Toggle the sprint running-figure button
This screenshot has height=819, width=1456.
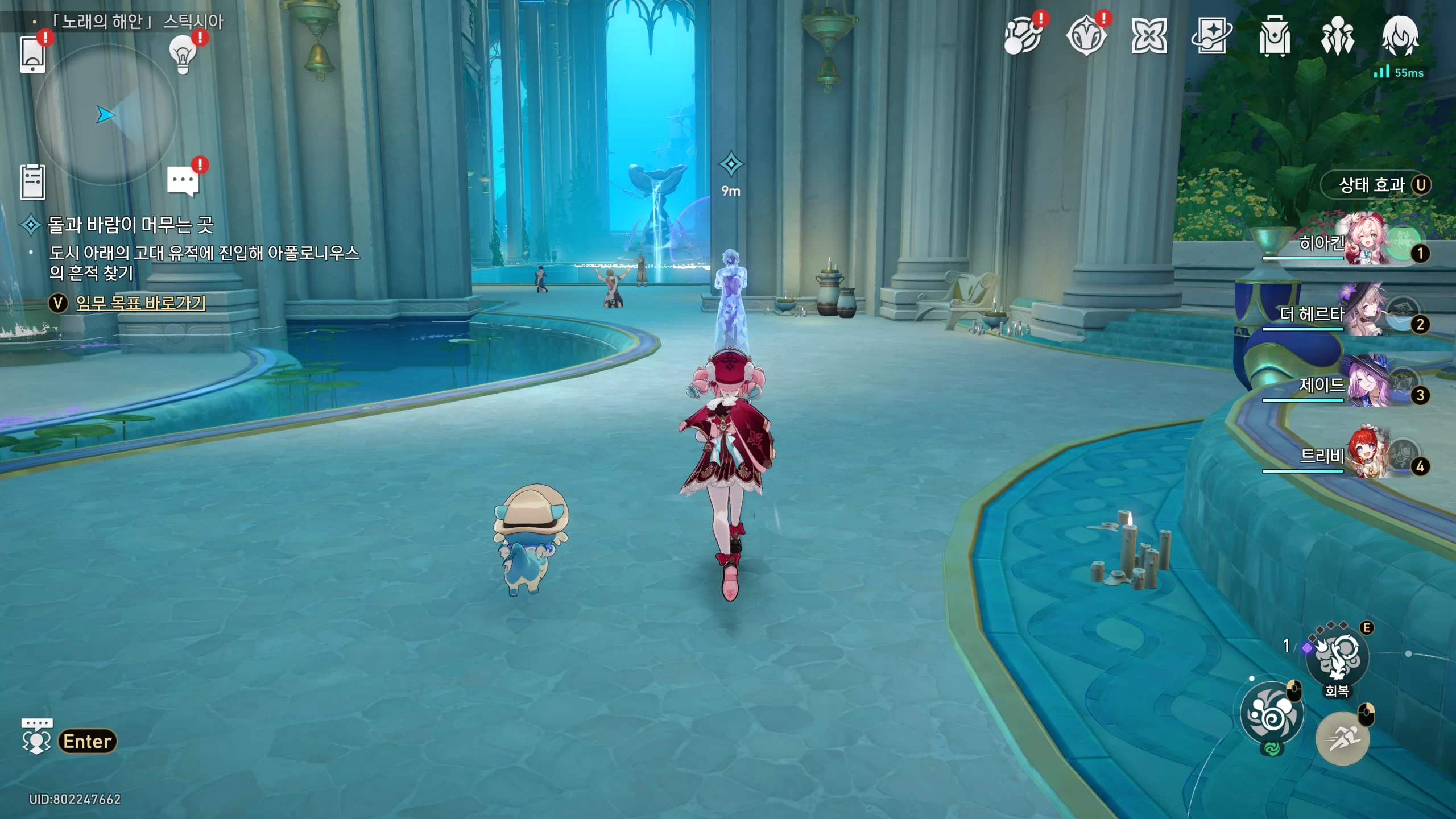tap(1342, 739)
